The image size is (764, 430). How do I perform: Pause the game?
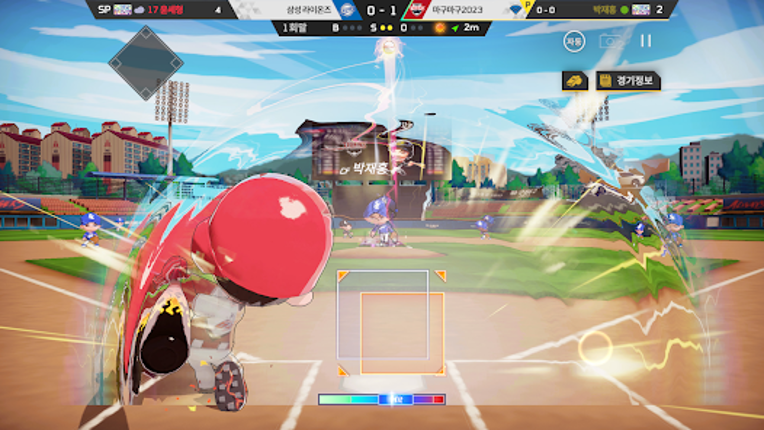pos(645,41)
